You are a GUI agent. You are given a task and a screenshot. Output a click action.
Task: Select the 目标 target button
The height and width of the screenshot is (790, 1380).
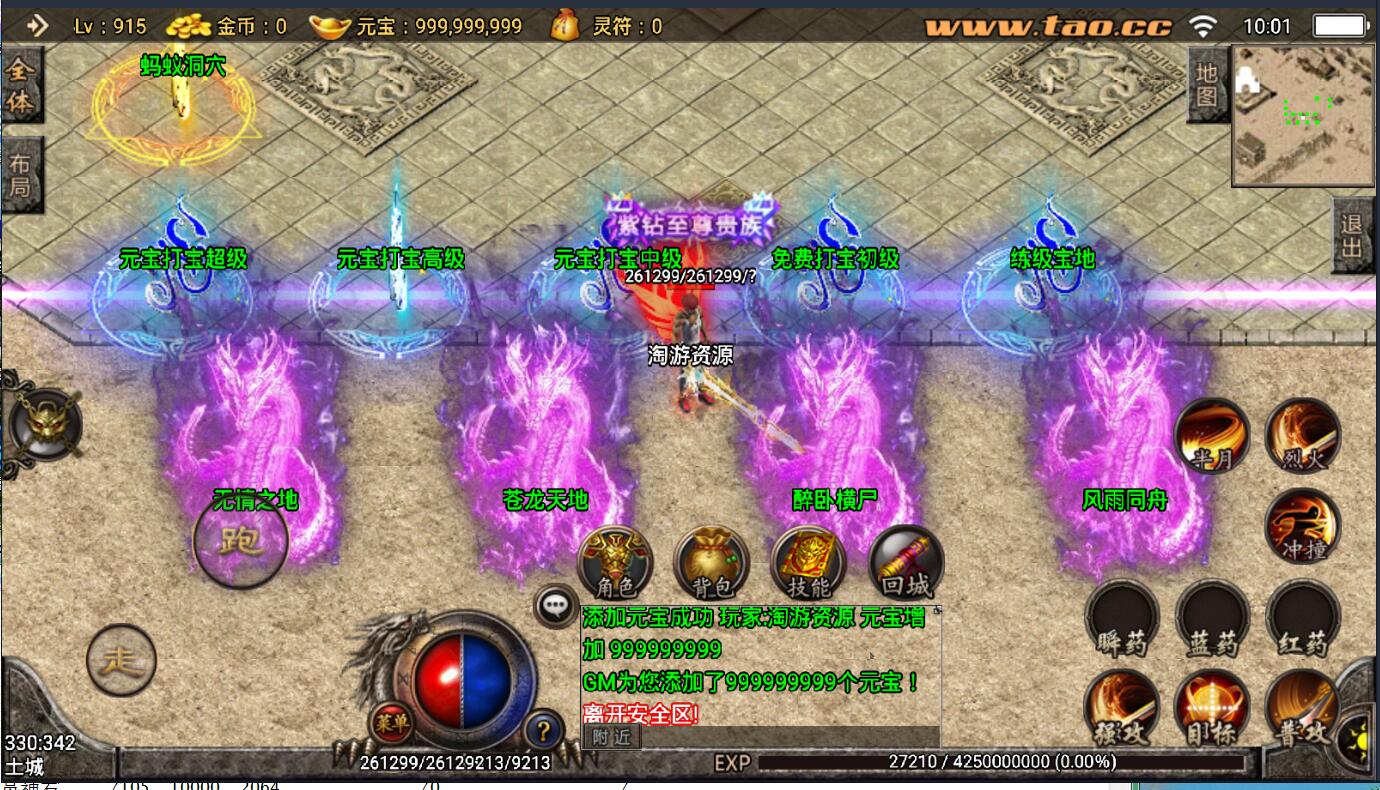coord(1212,708)
